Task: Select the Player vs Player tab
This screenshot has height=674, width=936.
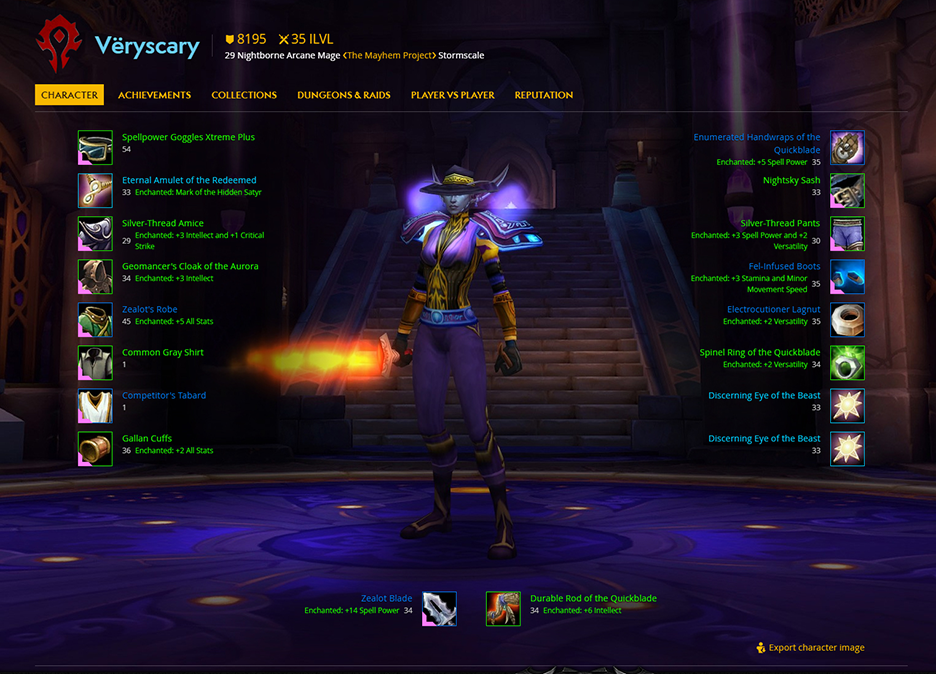Action: (x=452, y=95)
